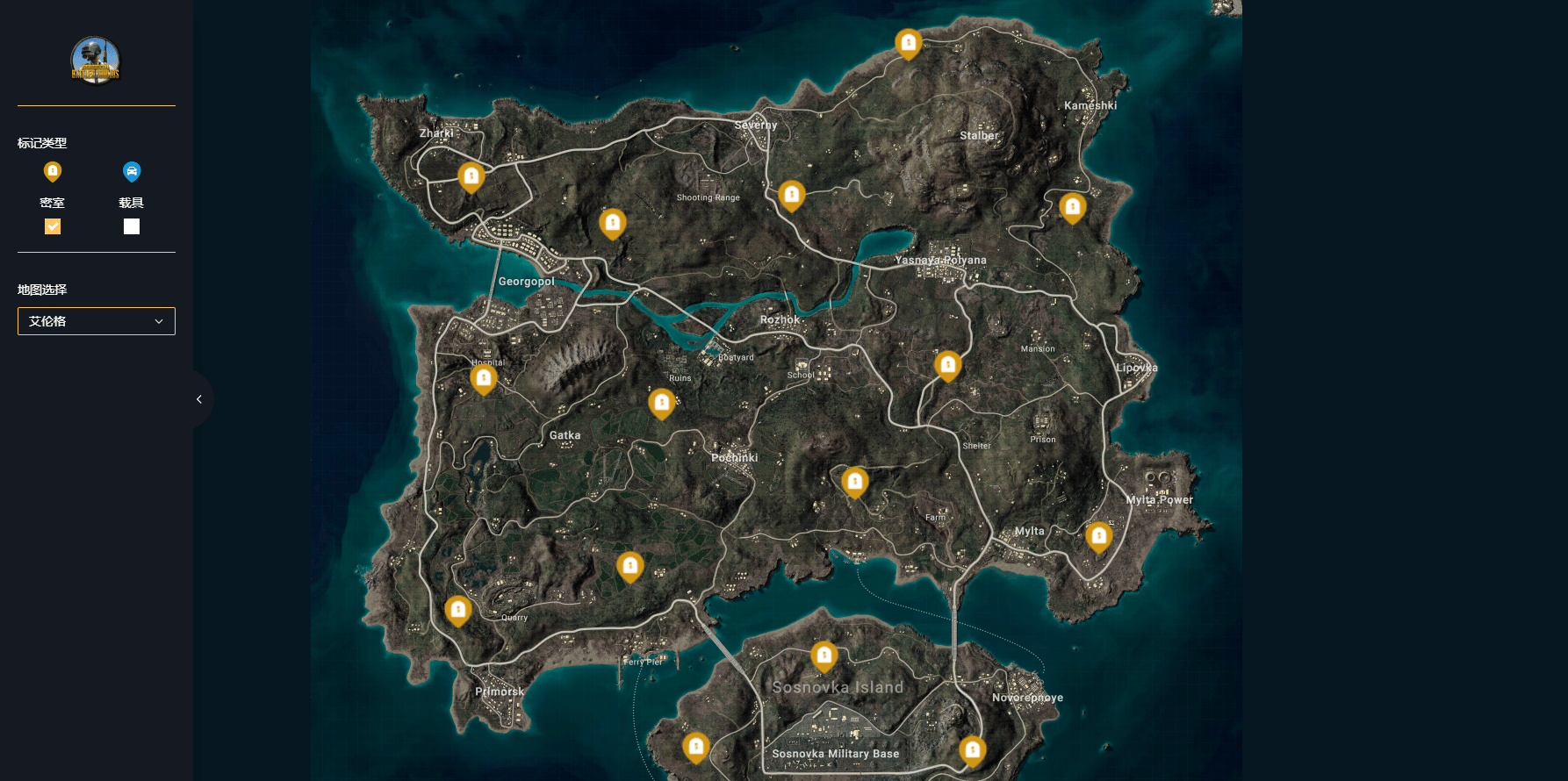Enable the 载具 checkbox
Image resolution: width=1568 pixels, height=781 pixels.
(131, 226)
